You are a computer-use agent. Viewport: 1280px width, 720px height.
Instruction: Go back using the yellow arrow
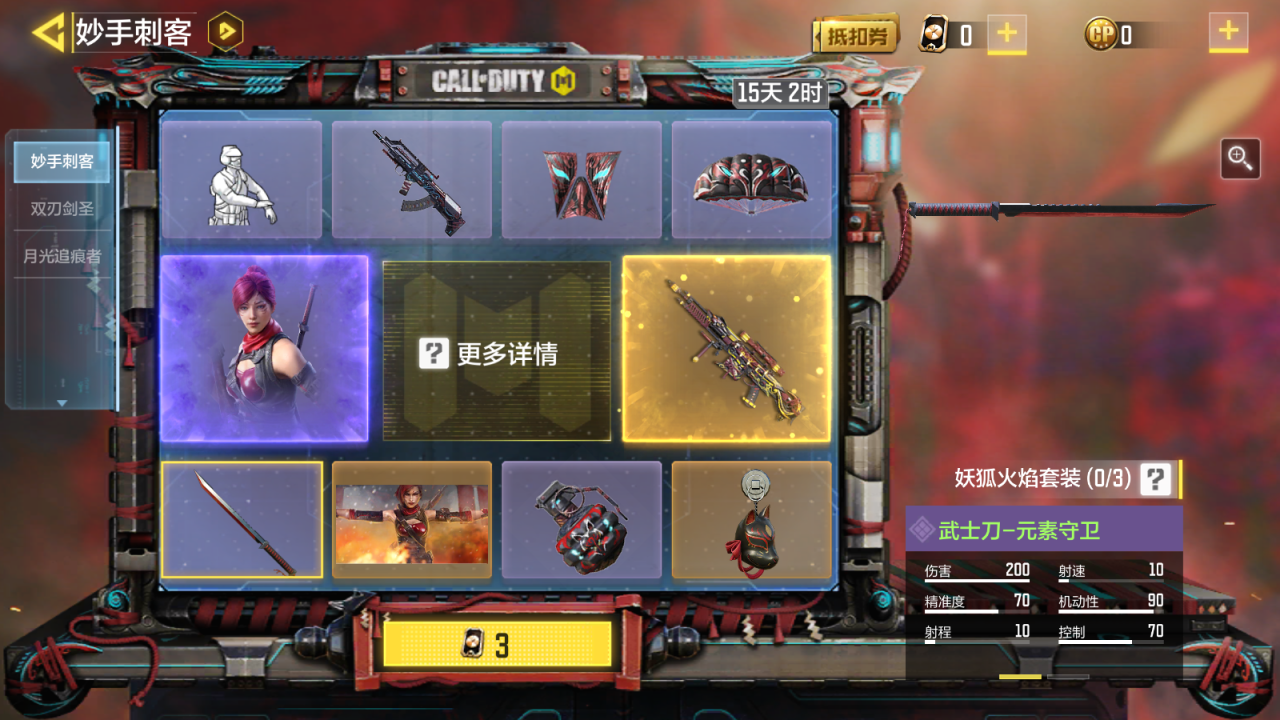point(48,32)
